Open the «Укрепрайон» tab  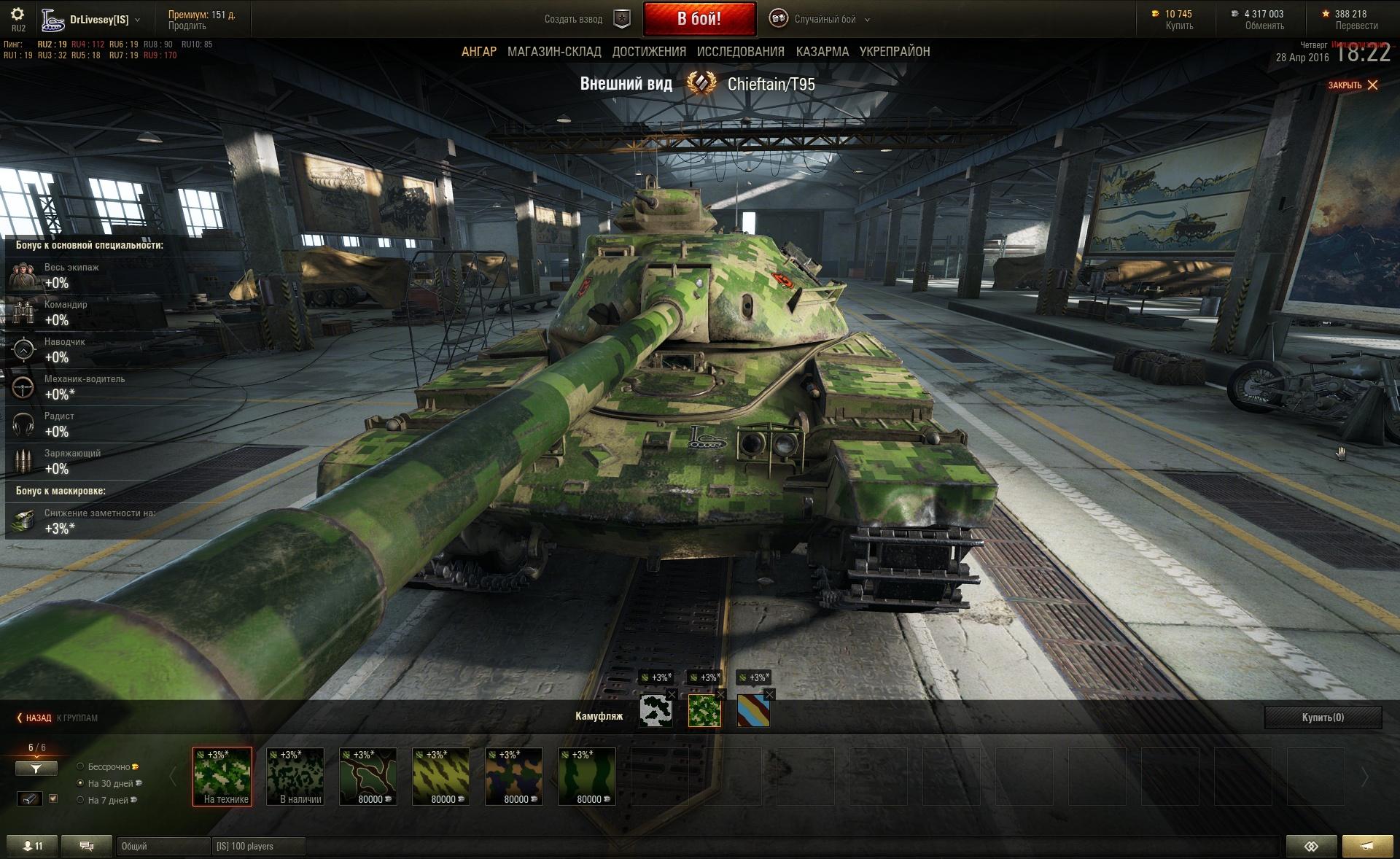click(894, 52)
